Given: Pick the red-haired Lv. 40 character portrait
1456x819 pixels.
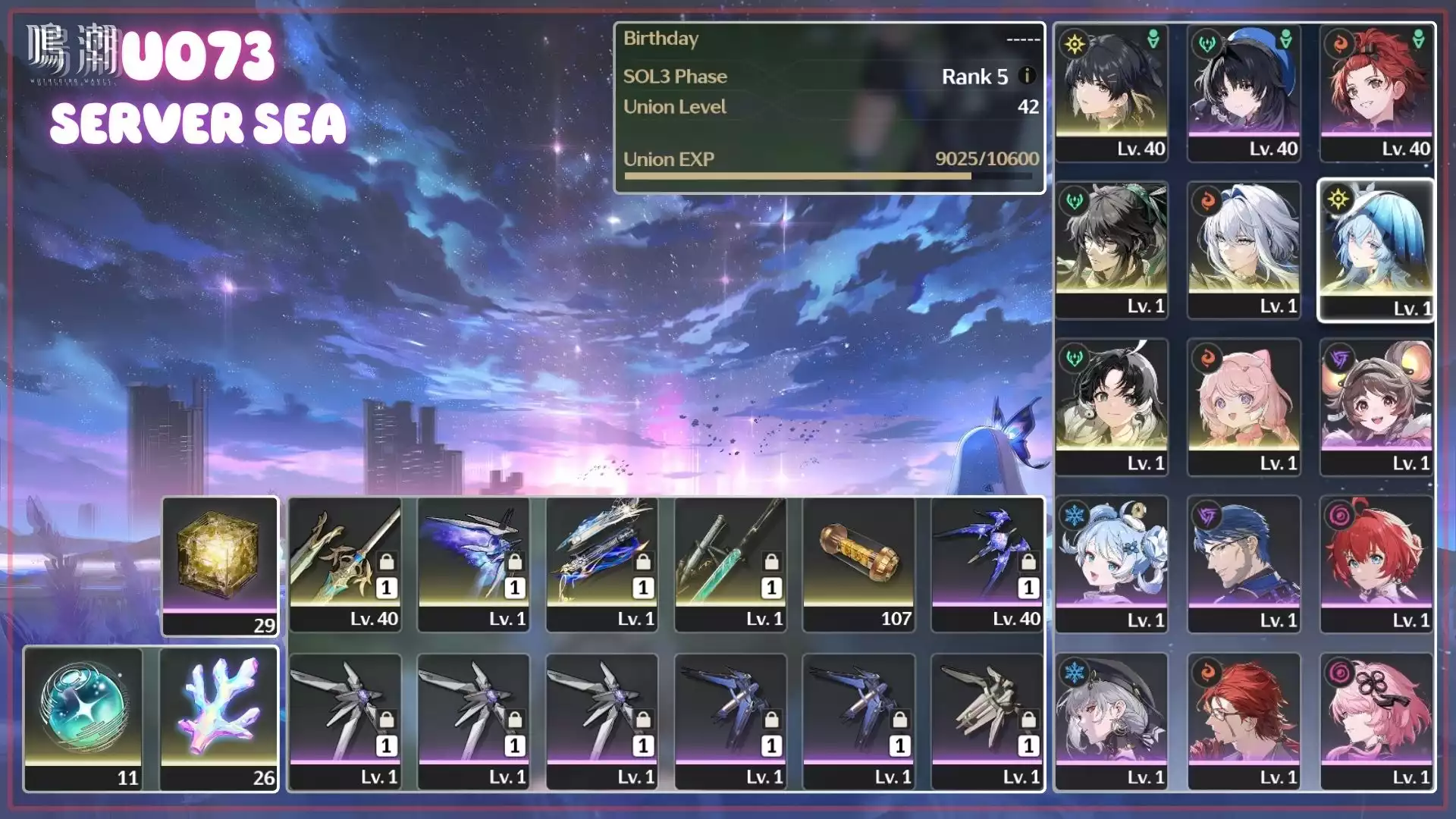Looking at the screenshot, I should 1376,93.
